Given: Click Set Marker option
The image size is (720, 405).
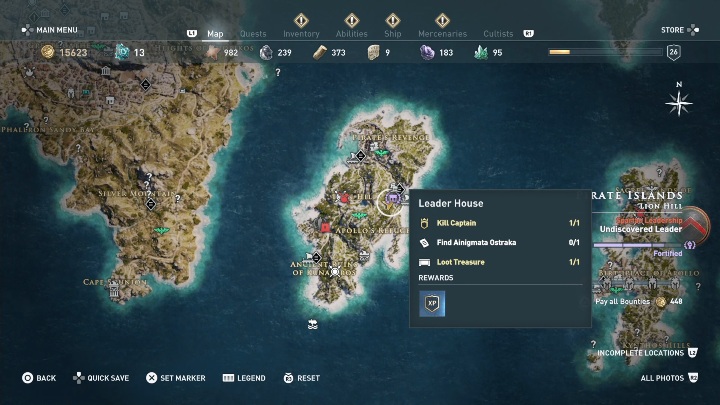Looking at the screenshot, I should point(176,378).
